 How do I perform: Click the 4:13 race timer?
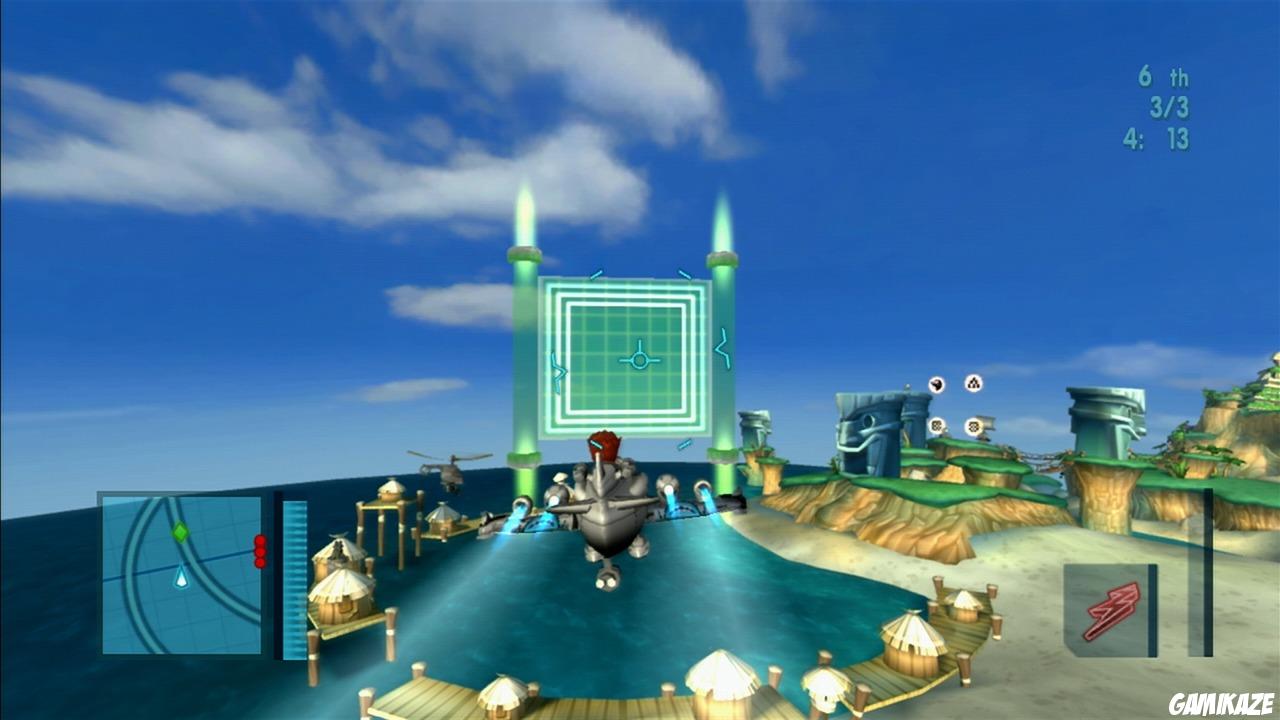(x=1158, y=135)
